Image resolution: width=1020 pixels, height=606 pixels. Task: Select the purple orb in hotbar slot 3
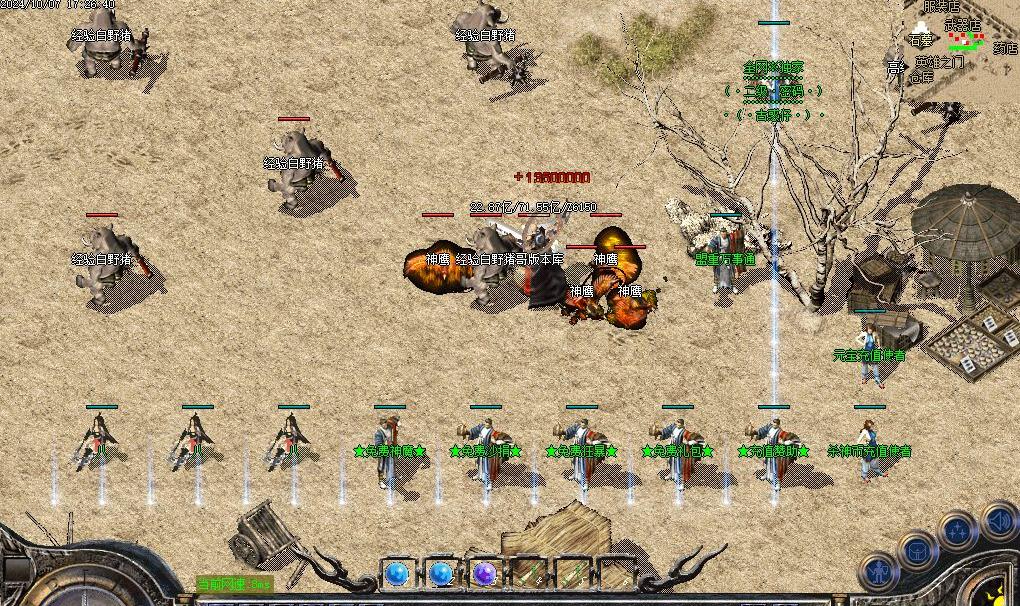pos(485,574)
